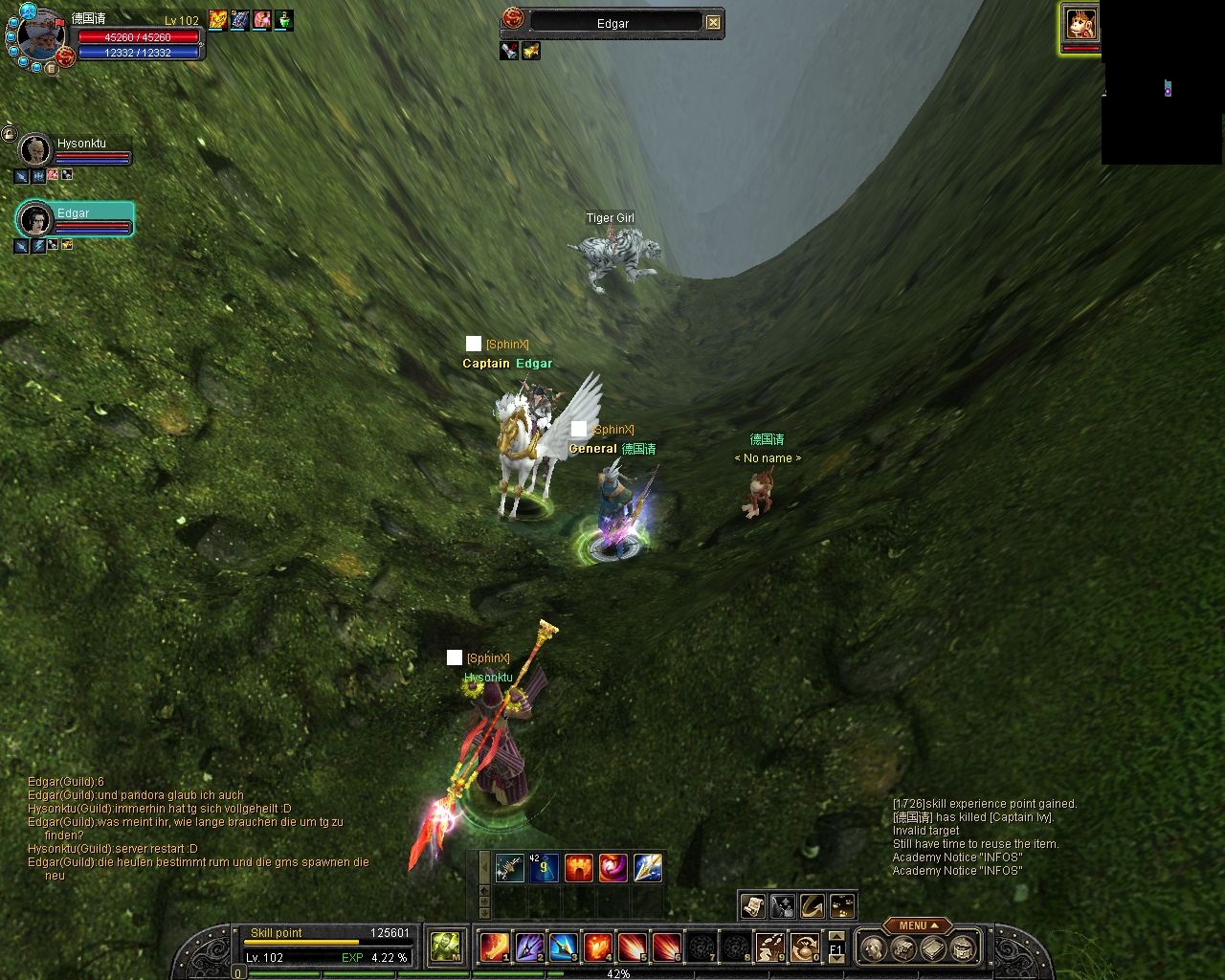
Task: Switch hotbar page with the up arrow
Action: click(836, 936)
